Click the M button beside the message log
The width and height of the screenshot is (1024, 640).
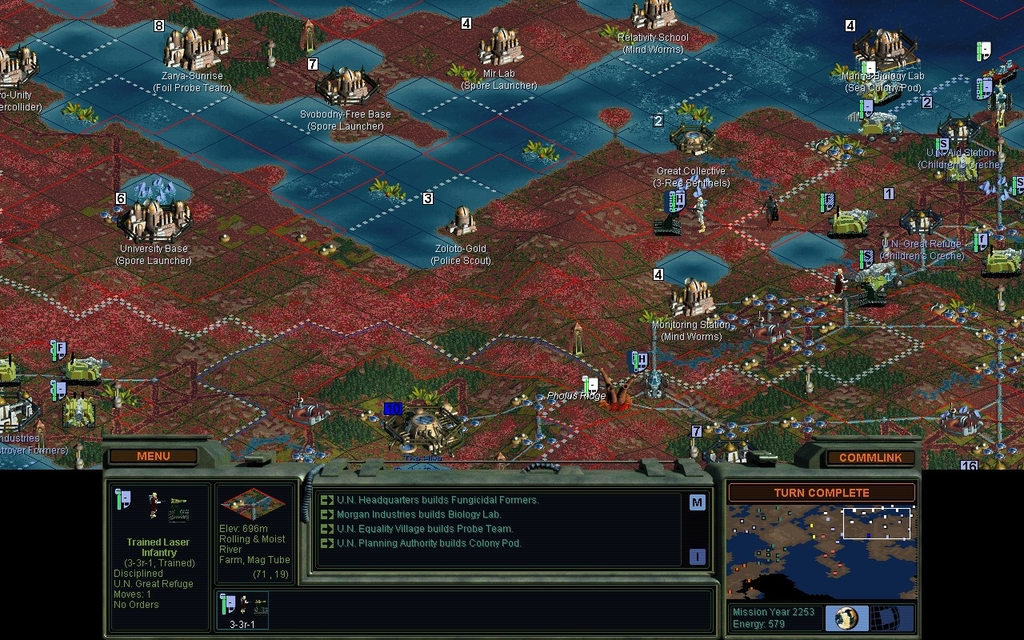tap(697, 502)
